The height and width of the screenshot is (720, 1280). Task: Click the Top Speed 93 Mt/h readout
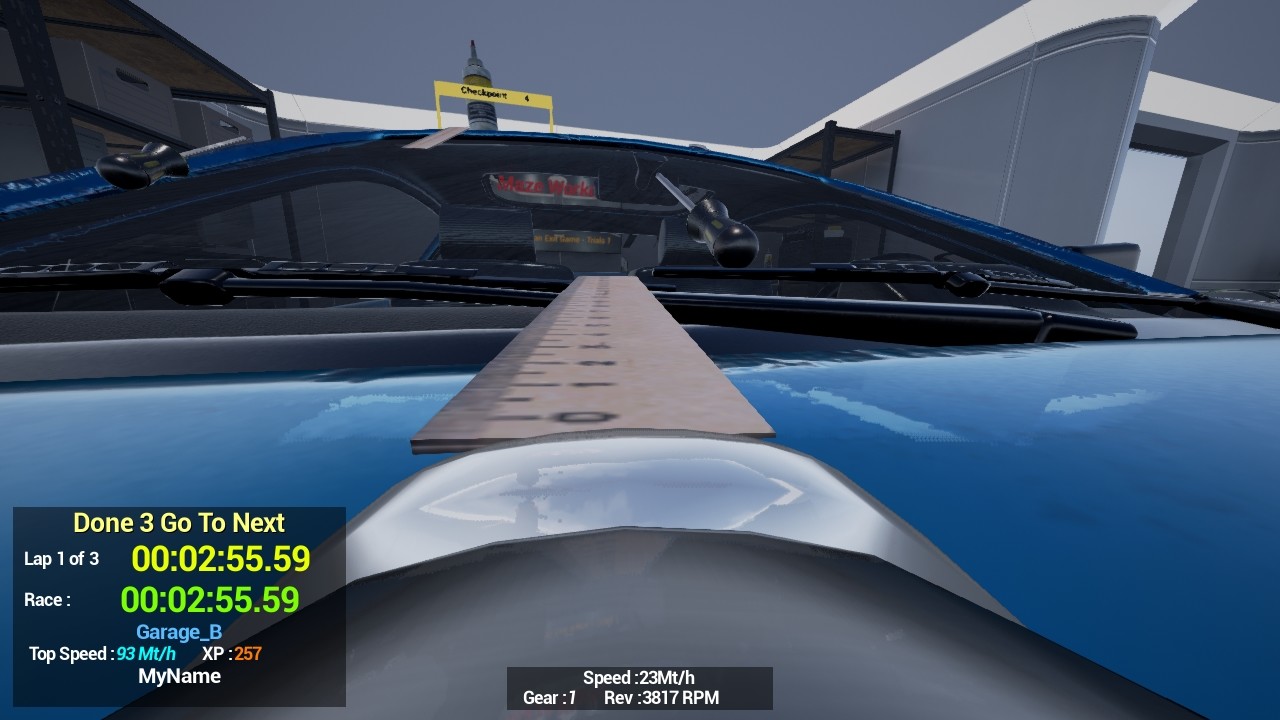pos(103,654)
